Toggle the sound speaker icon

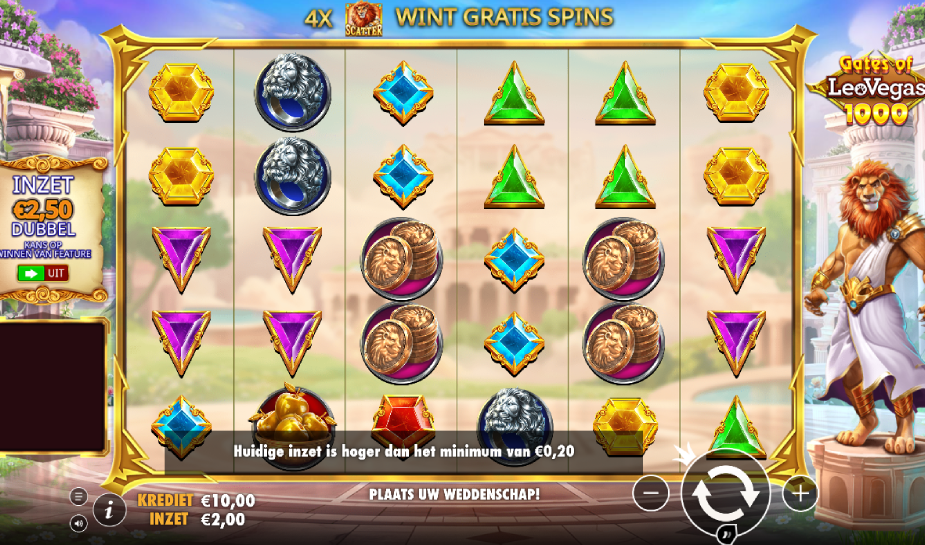pyautogui.click(x=79, y=522)
